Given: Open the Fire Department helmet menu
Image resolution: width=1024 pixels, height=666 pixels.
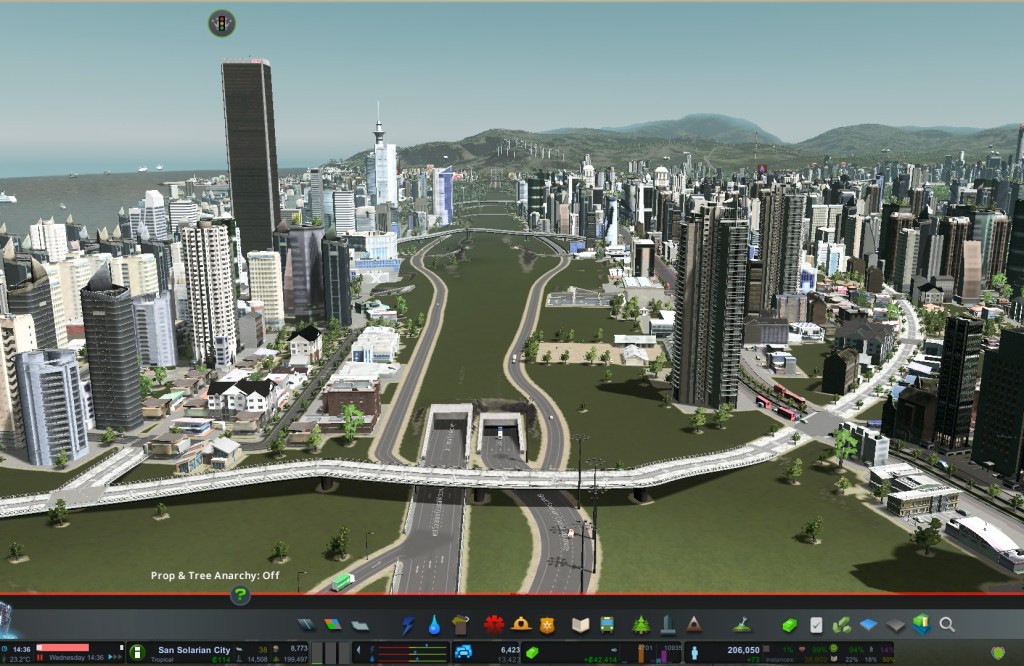Looking at the screenshot, I should pos(520,625).
